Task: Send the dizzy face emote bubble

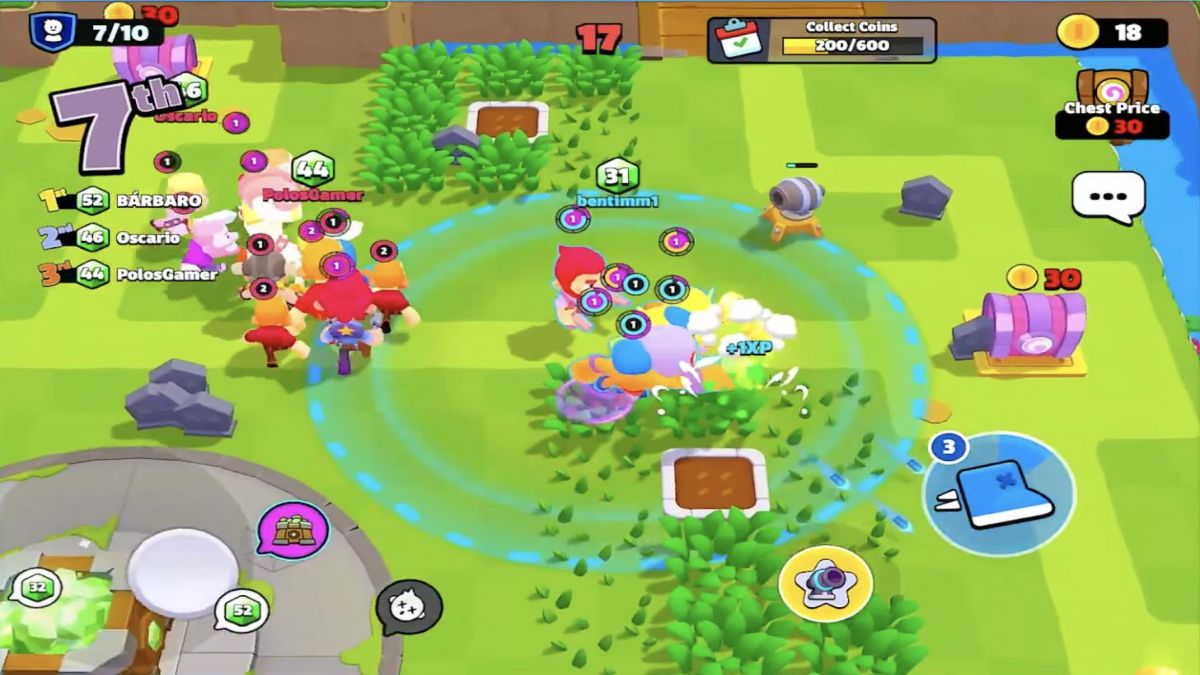Action: pos(408,607)
